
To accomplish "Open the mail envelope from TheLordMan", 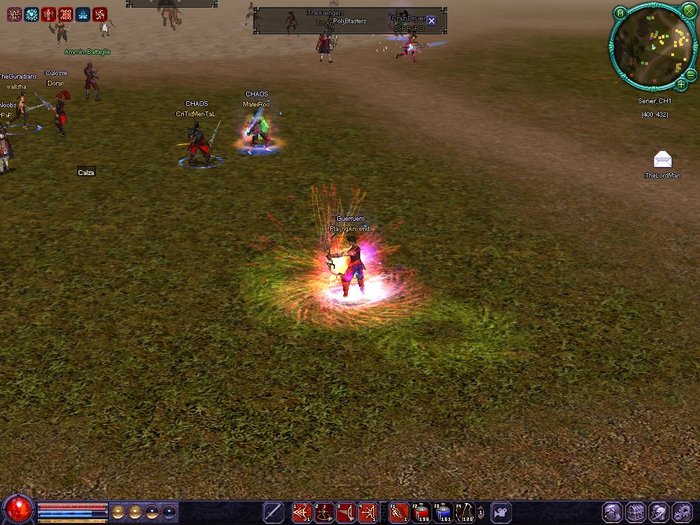I will 662,160.
